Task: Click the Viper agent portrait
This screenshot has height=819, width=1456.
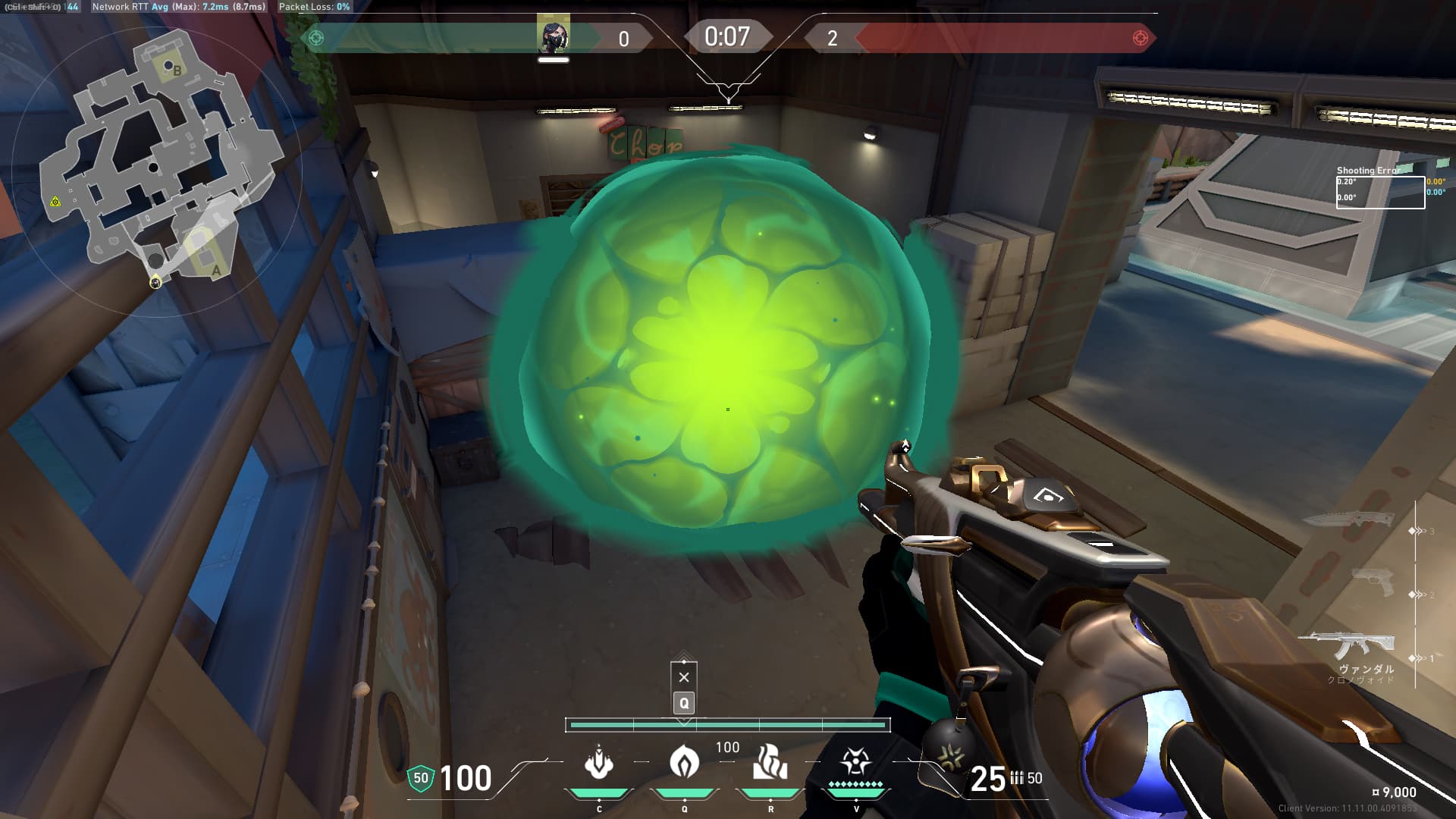Action: 554,36
